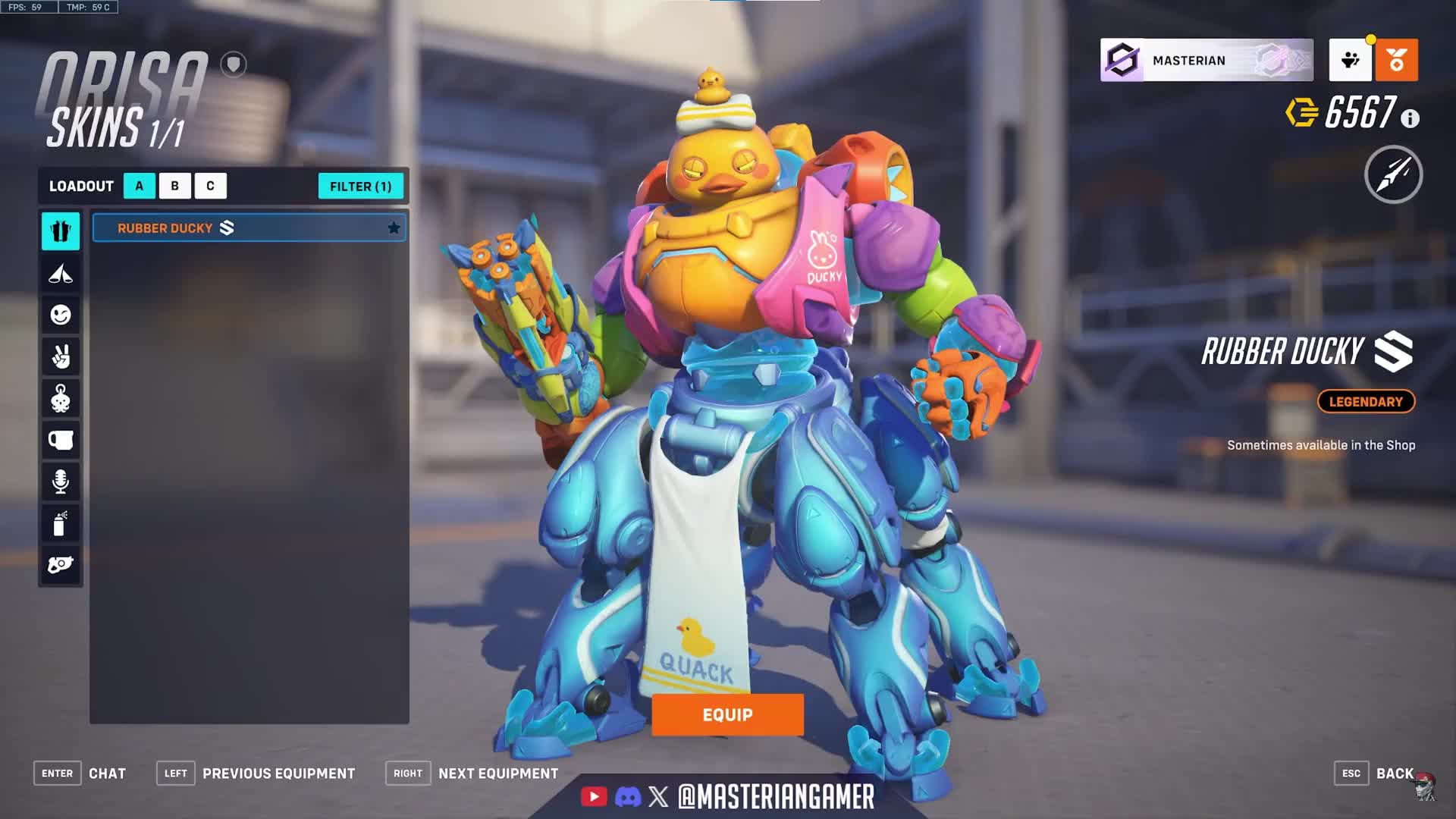Click the circular weapon inspect button
Image resolution: width=1456 pixels, height=819 pixels.
(1393, 175)
